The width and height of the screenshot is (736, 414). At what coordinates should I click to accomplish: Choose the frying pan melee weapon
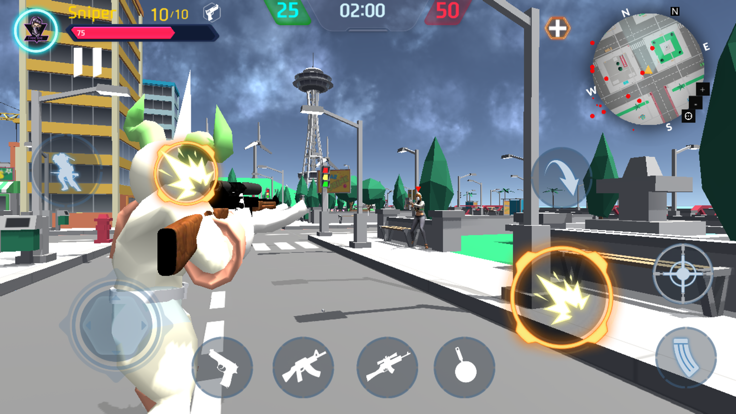point(464,367)
